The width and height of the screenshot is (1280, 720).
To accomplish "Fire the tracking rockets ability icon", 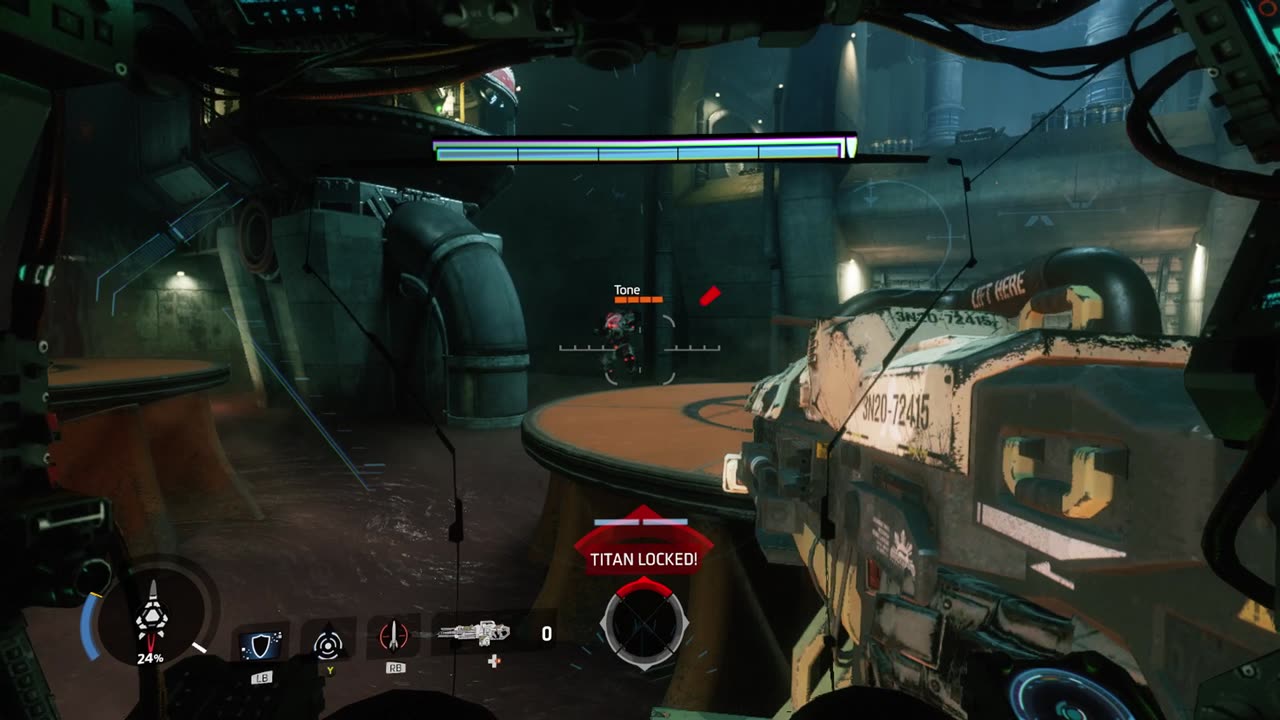I will pos(394,638).
